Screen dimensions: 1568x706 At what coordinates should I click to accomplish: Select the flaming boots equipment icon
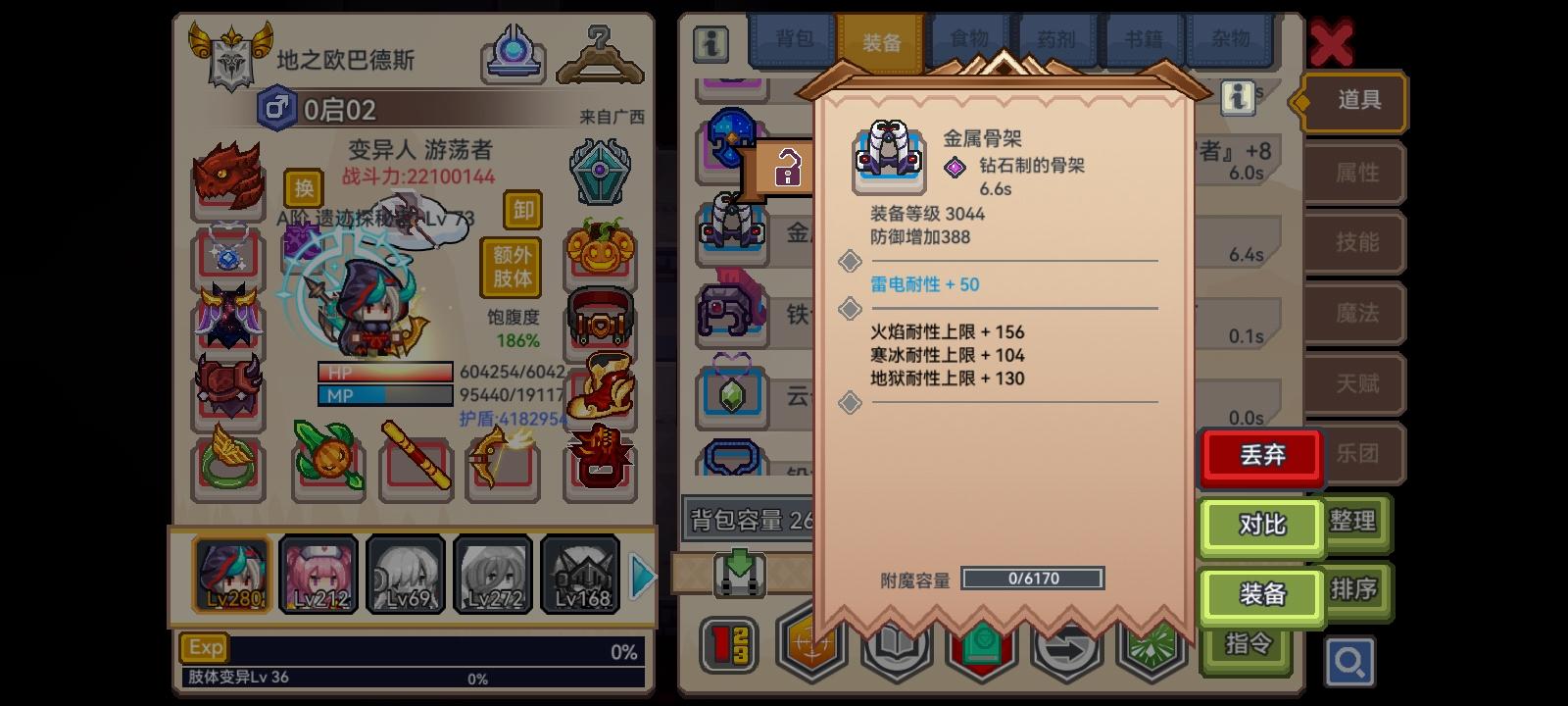click(x=600, y=388)
